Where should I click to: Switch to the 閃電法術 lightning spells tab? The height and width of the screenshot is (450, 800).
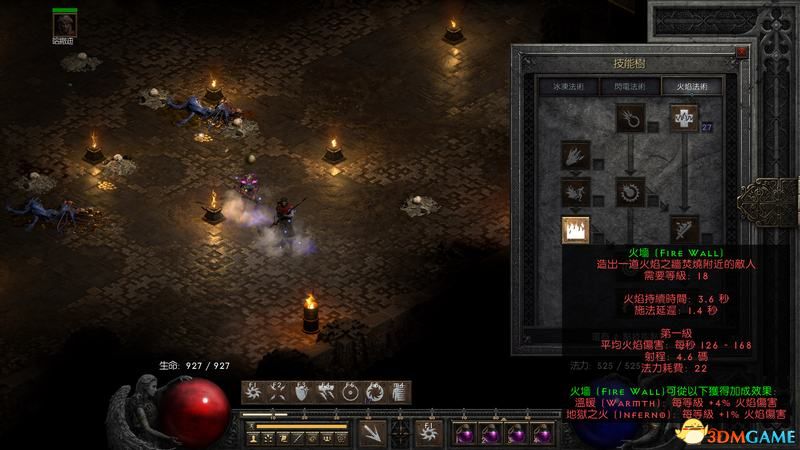[x=628, y=86]
